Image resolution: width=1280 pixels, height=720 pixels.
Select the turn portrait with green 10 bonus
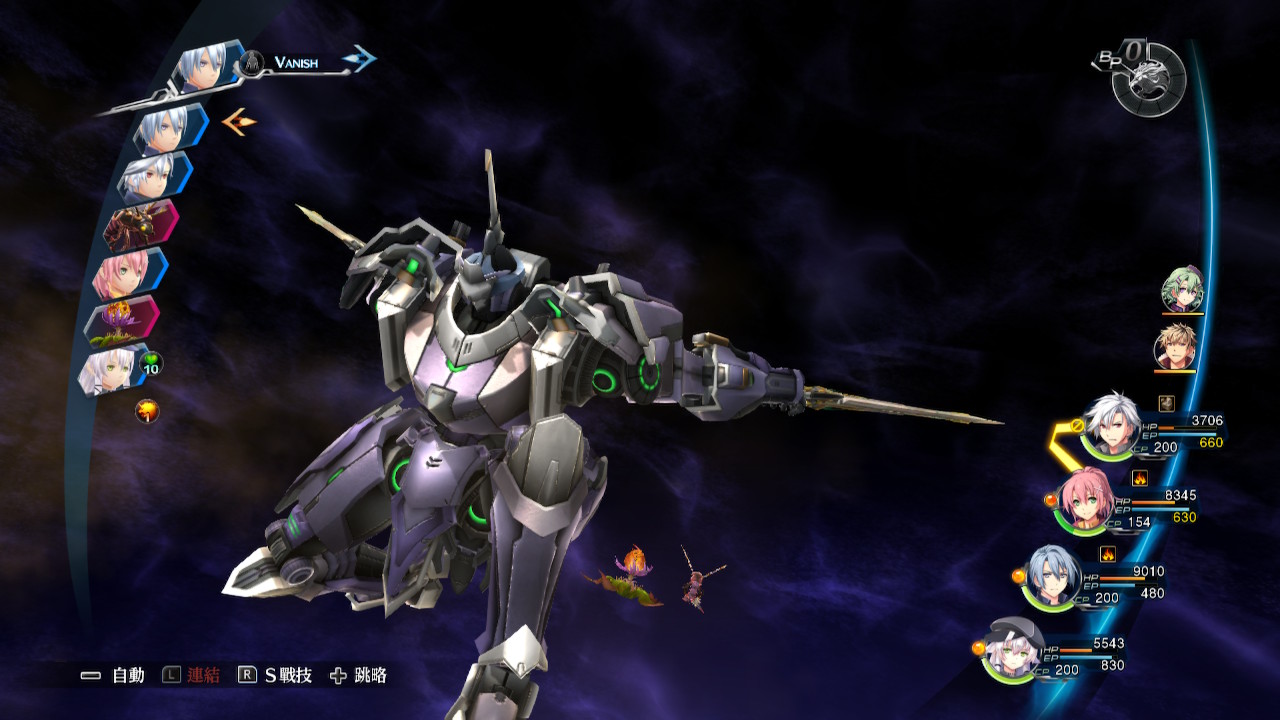[112, 369]
